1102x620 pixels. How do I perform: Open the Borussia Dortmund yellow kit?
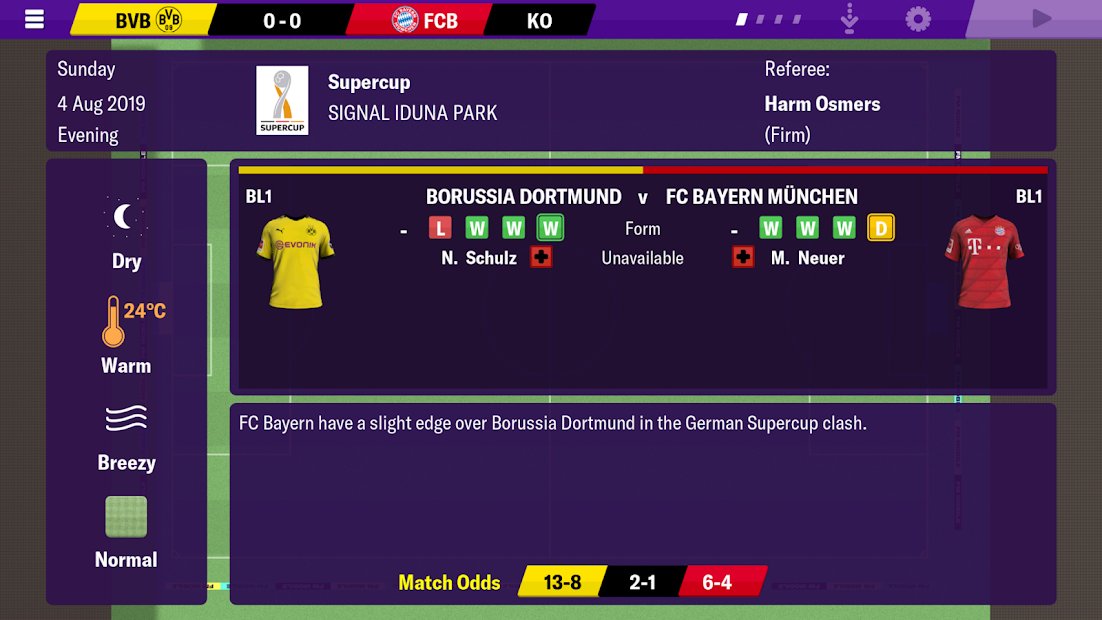point(295,262)
